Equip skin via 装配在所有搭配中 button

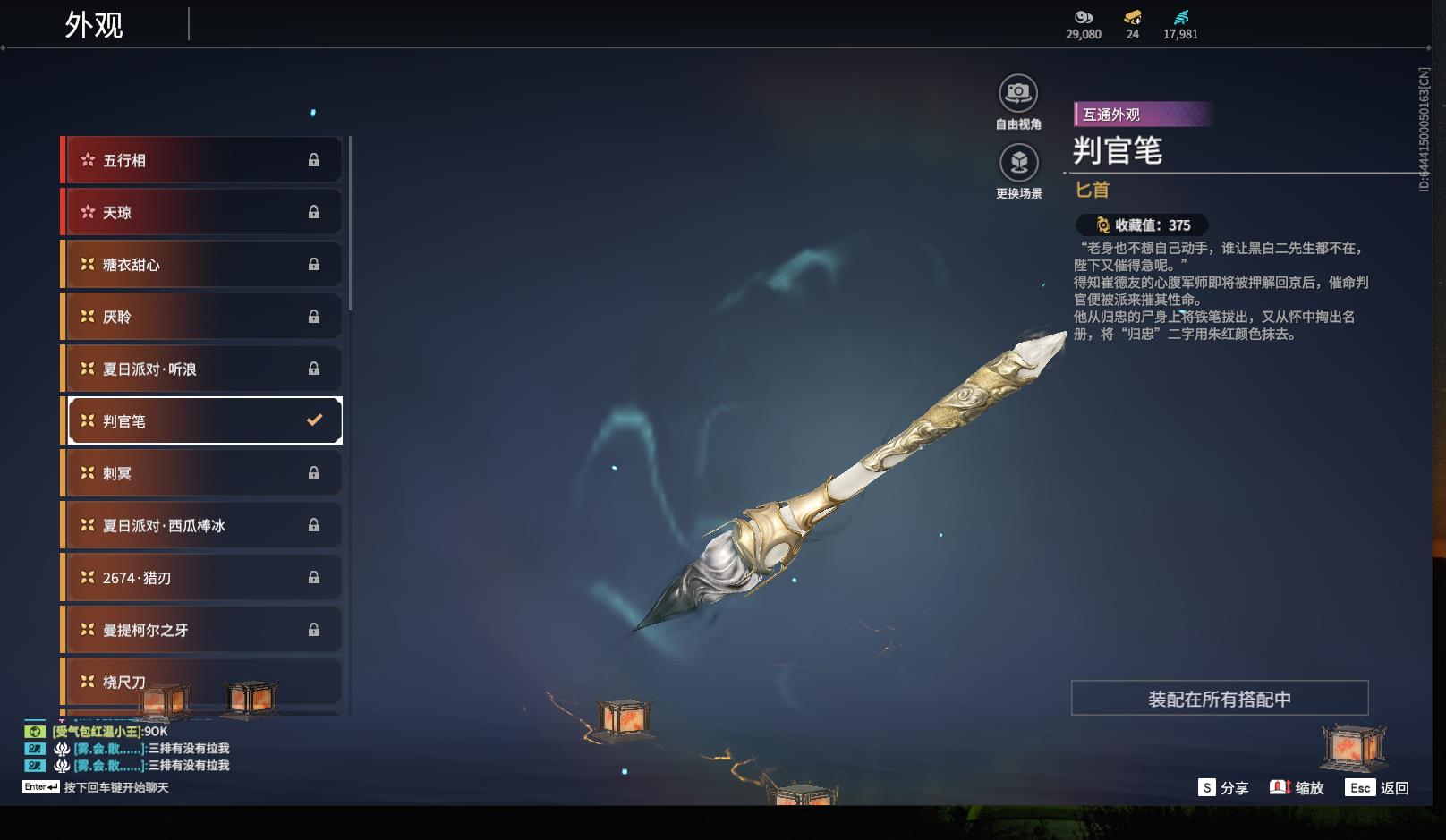[1219, 699]
